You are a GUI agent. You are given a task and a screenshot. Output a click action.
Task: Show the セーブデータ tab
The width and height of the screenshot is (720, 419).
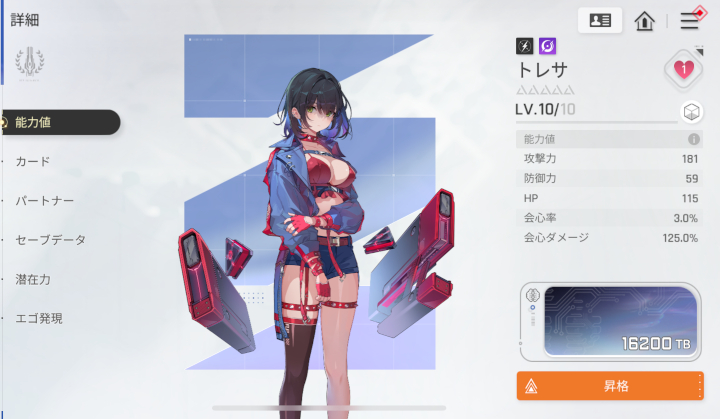point(51,240)
